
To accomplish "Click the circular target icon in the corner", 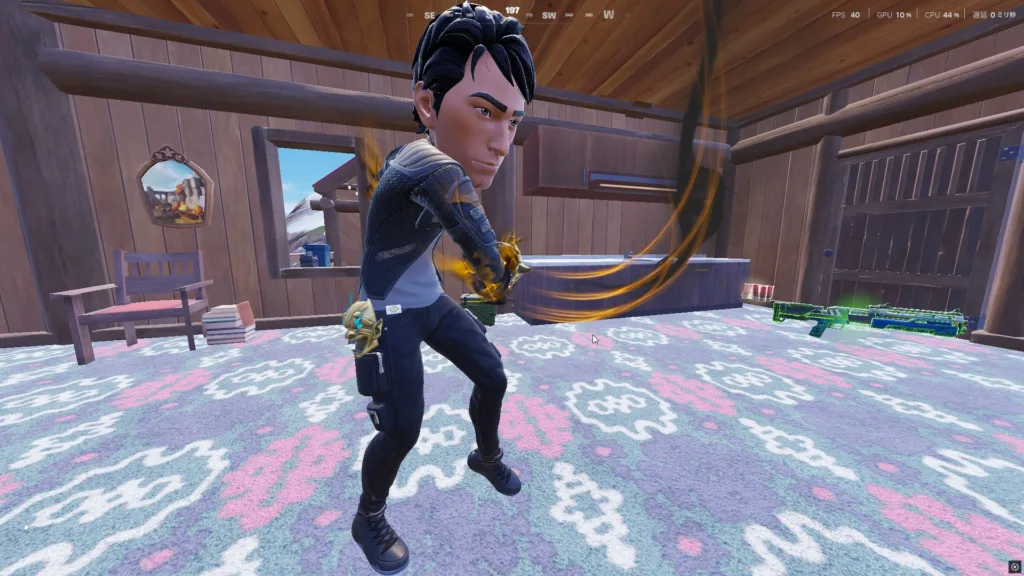I will tap(1015, 567).
